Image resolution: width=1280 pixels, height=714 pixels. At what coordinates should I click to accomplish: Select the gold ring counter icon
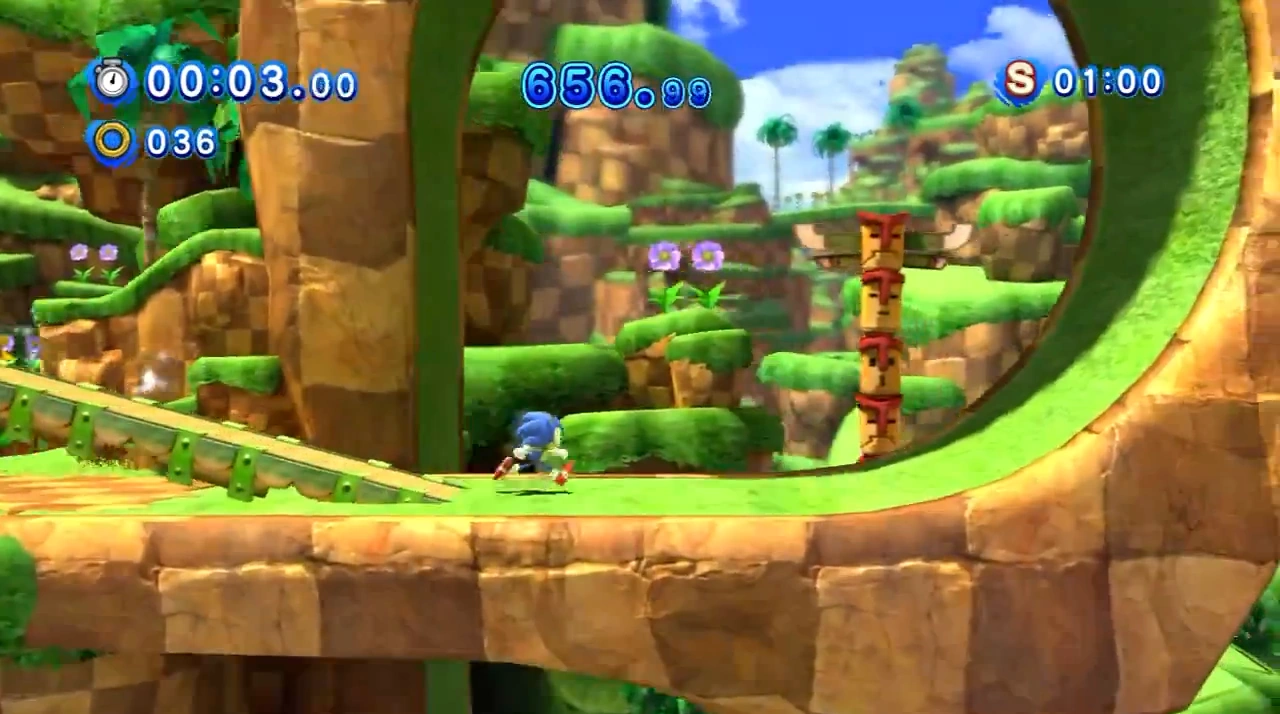113,141
